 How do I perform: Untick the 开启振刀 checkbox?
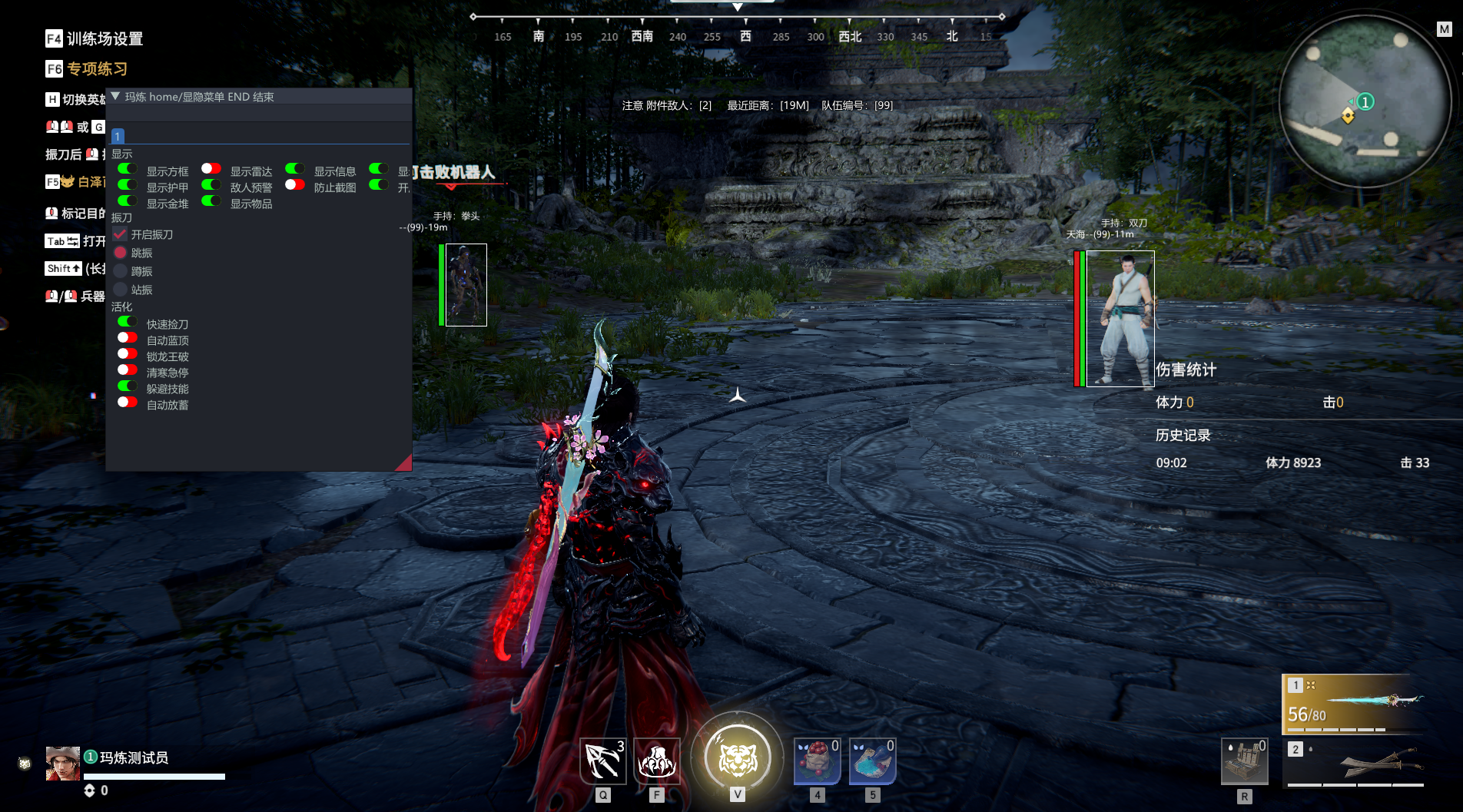coord(120,234)
